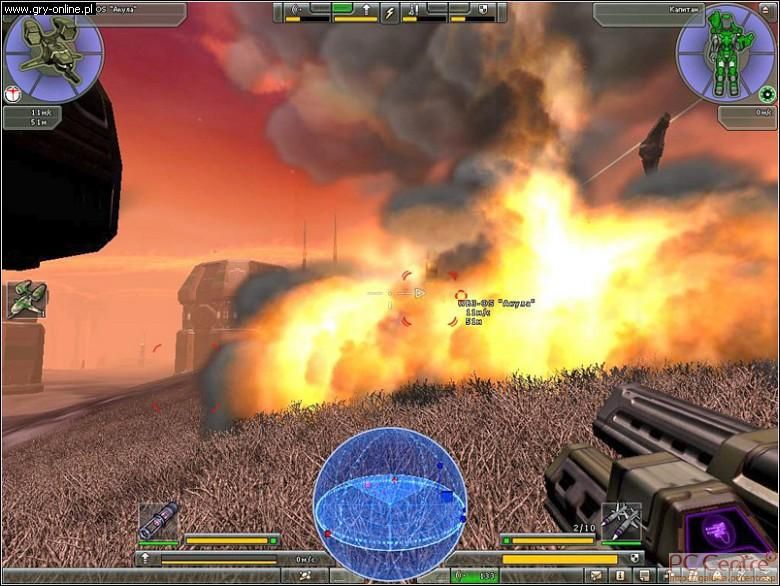Screen dimensions: 780x586
Task: Select the green aircraft squad icon
Action: click(27, 300)
